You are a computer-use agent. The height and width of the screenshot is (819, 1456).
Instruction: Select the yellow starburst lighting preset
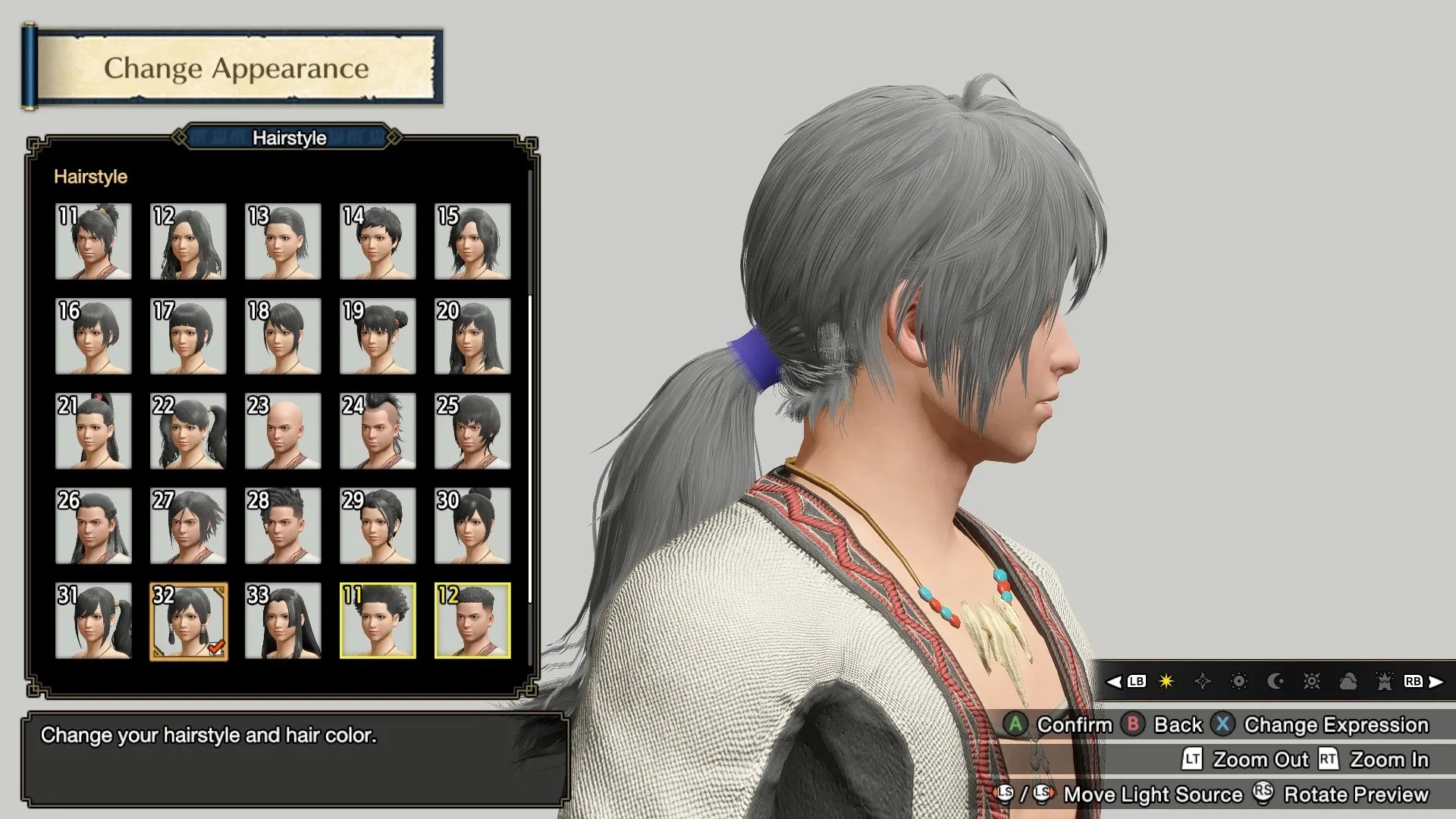click(x=1166, y=681)
